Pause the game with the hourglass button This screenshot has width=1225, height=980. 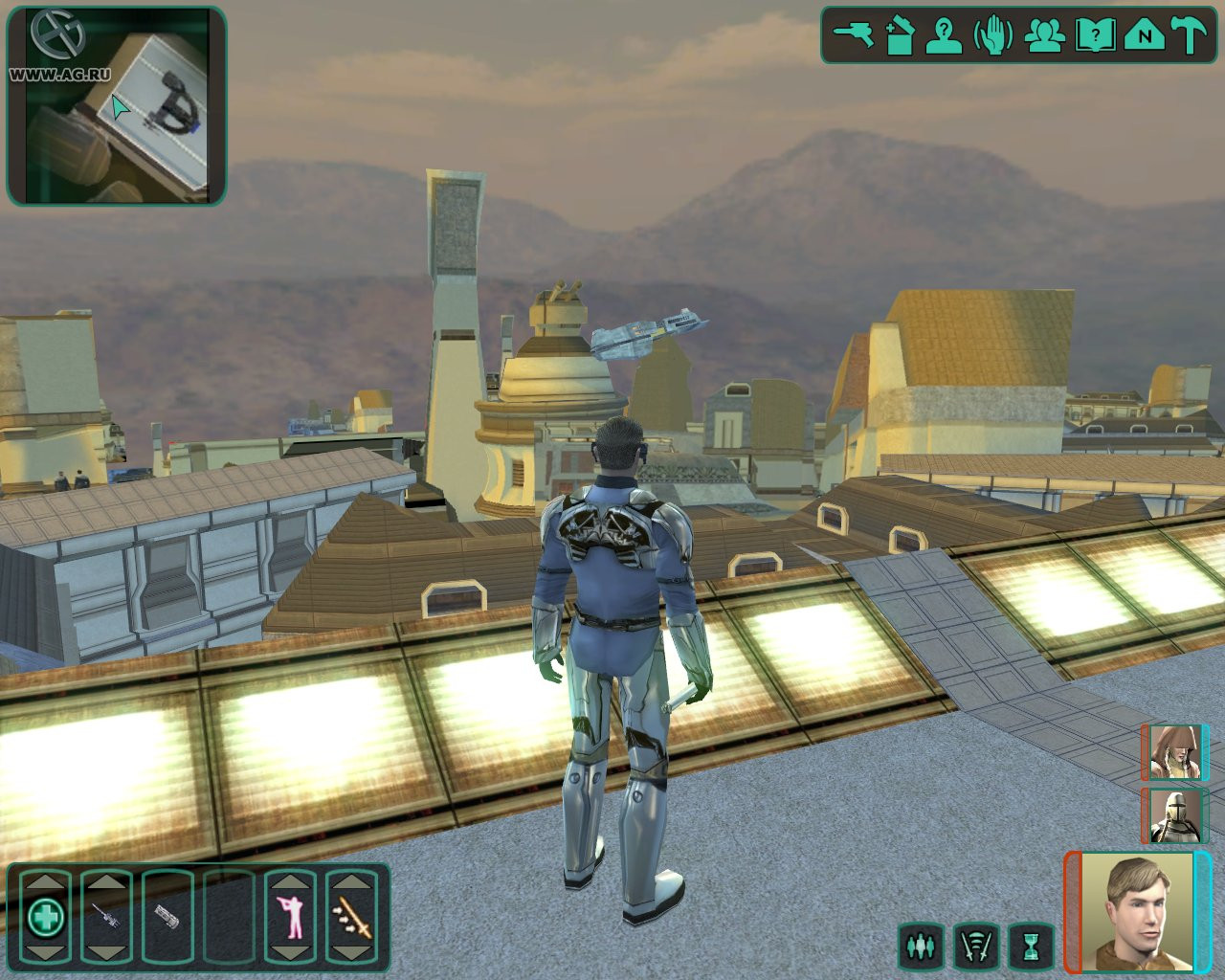coord(1031,947)
